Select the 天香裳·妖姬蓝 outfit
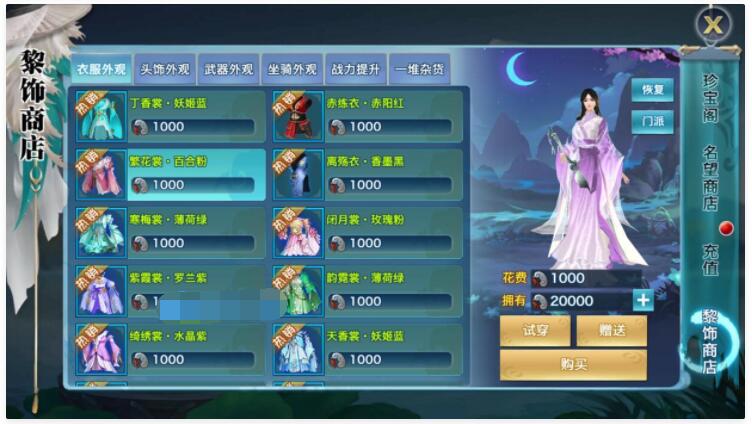 (x=367, y=349)
